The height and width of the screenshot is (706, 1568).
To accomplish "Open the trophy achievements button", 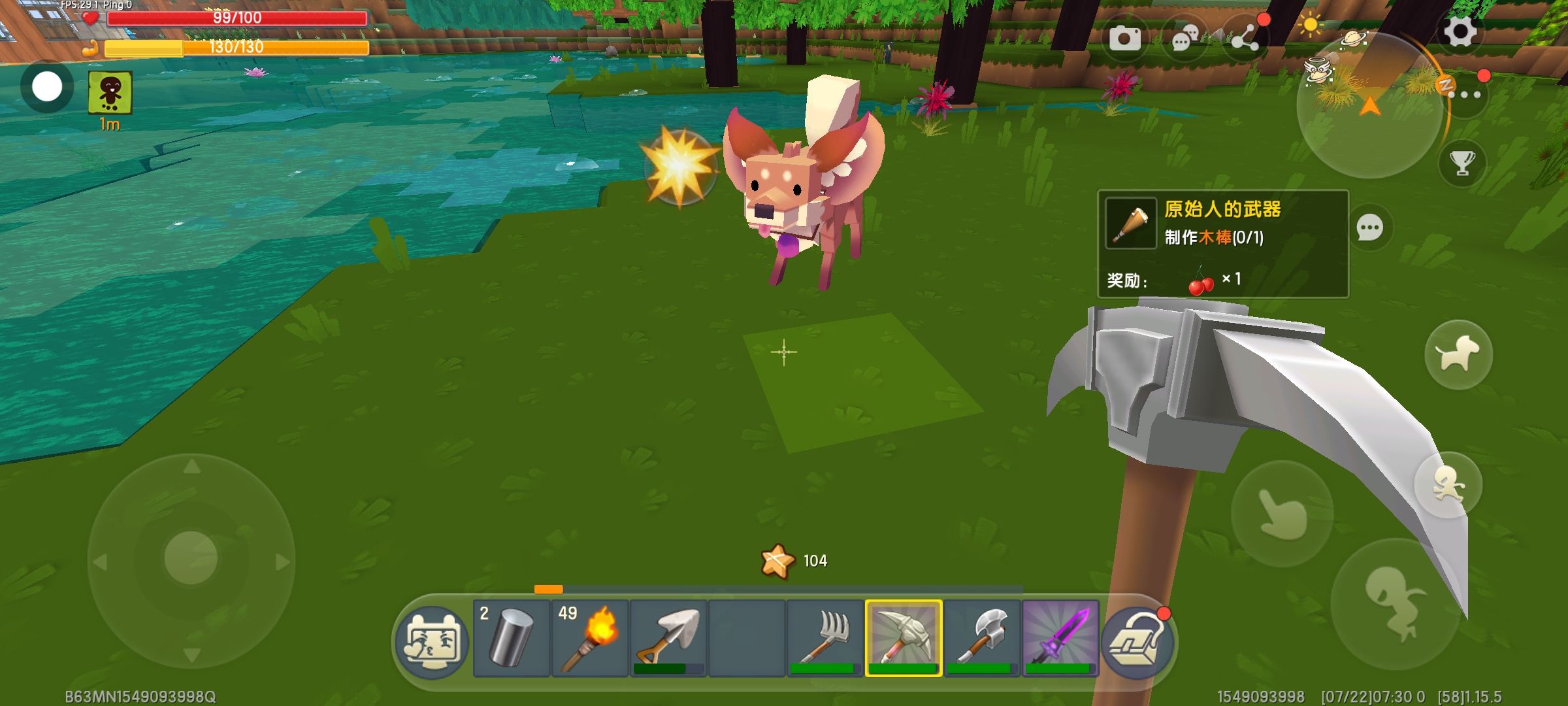I will (x=1462, y=163).
